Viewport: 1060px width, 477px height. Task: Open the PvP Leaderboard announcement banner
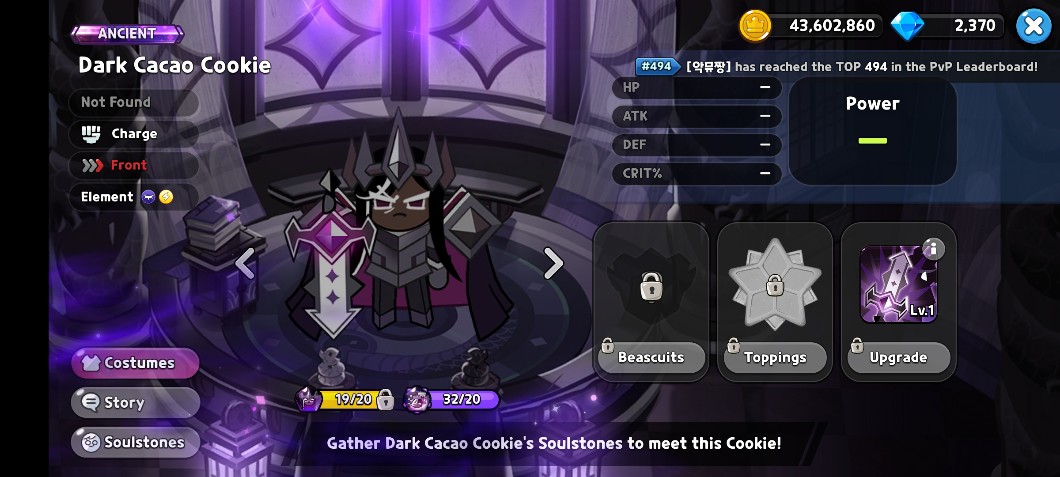click(838, 66)
